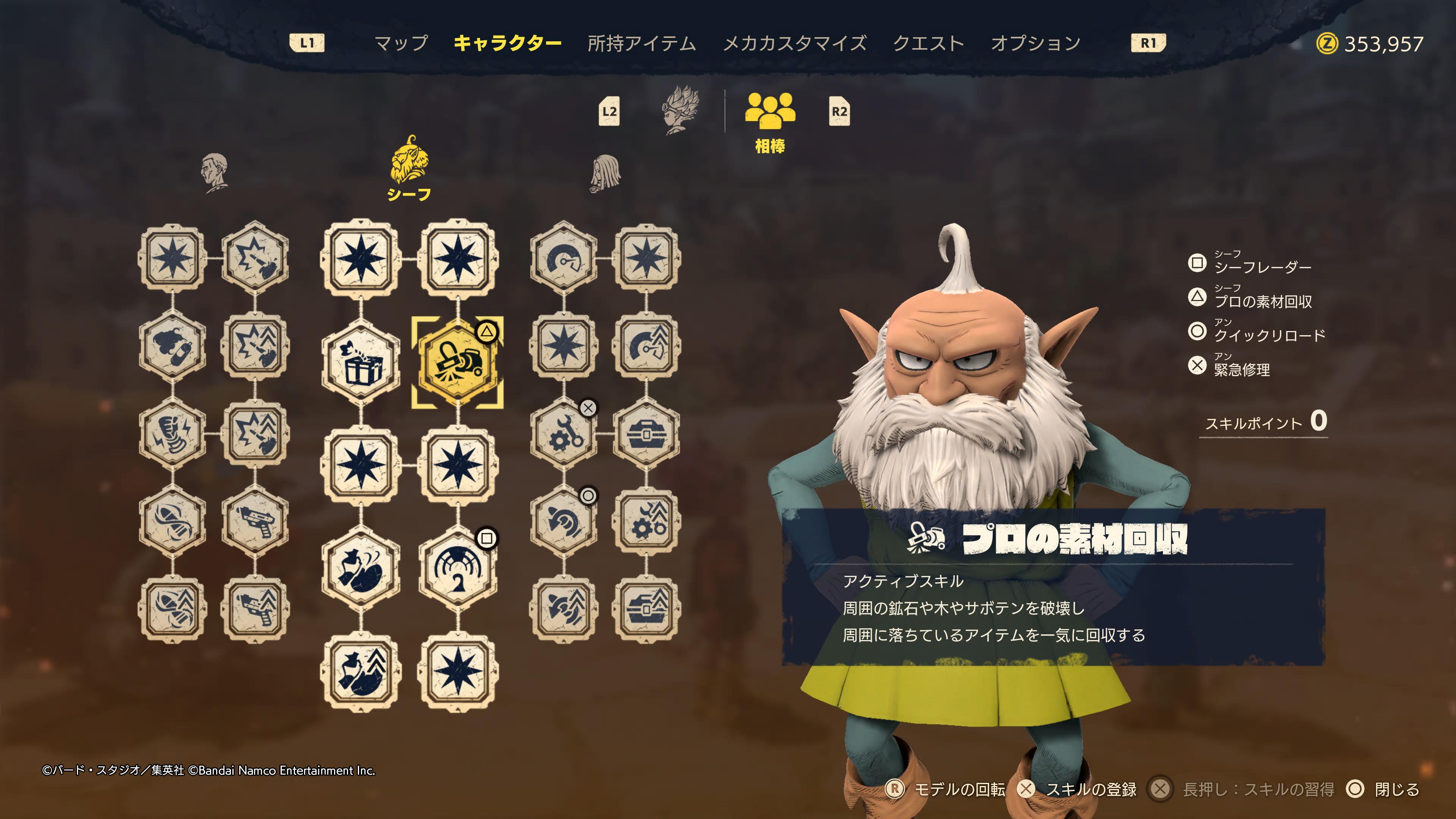The width and height of the screenshot is (1456, 819).
Task: Switch to the spiky-haired hero skill page
Action: tap(681, 110)
